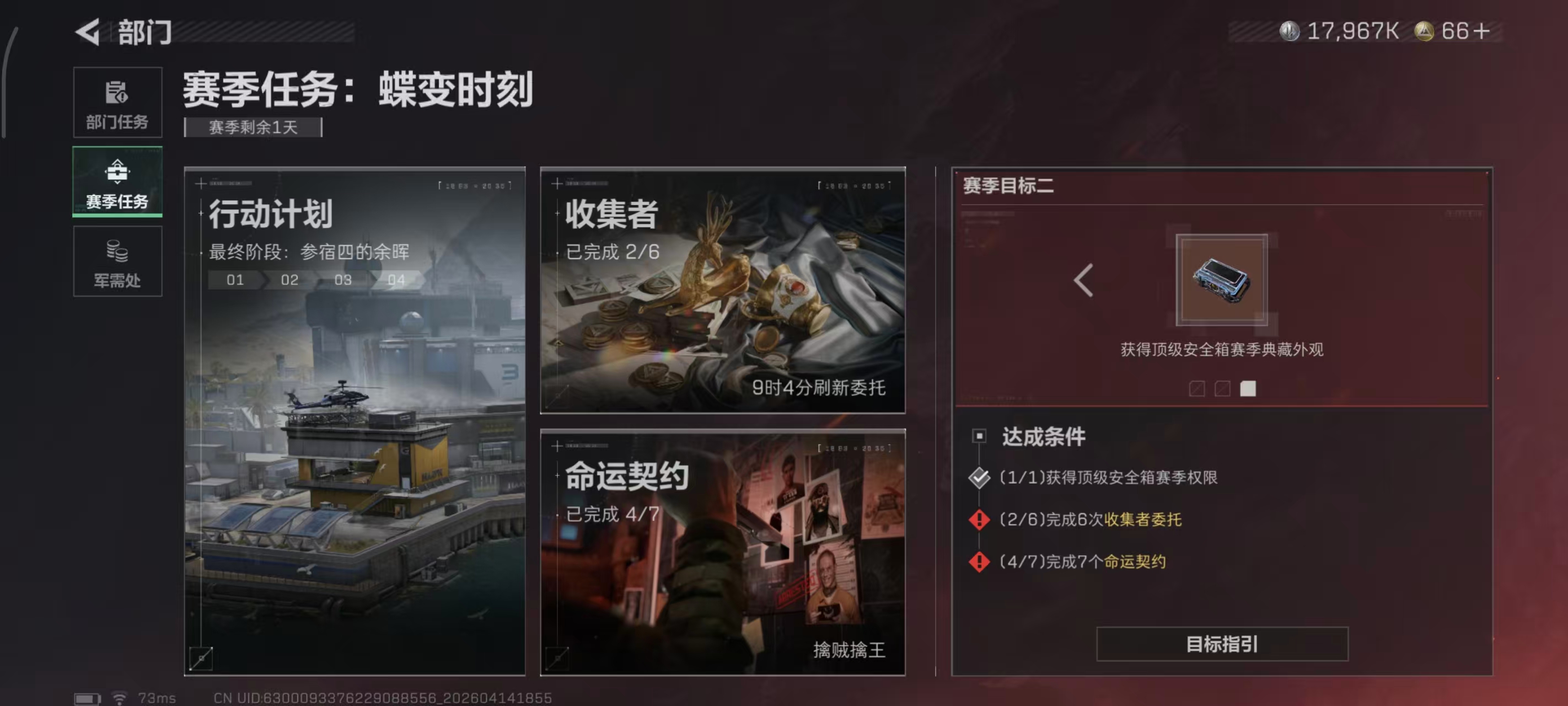The width and height of the screenshot is (1568, 706).
Task: Click the left chevron in 赛季目标二 panel
Action: coord(1083,280)
